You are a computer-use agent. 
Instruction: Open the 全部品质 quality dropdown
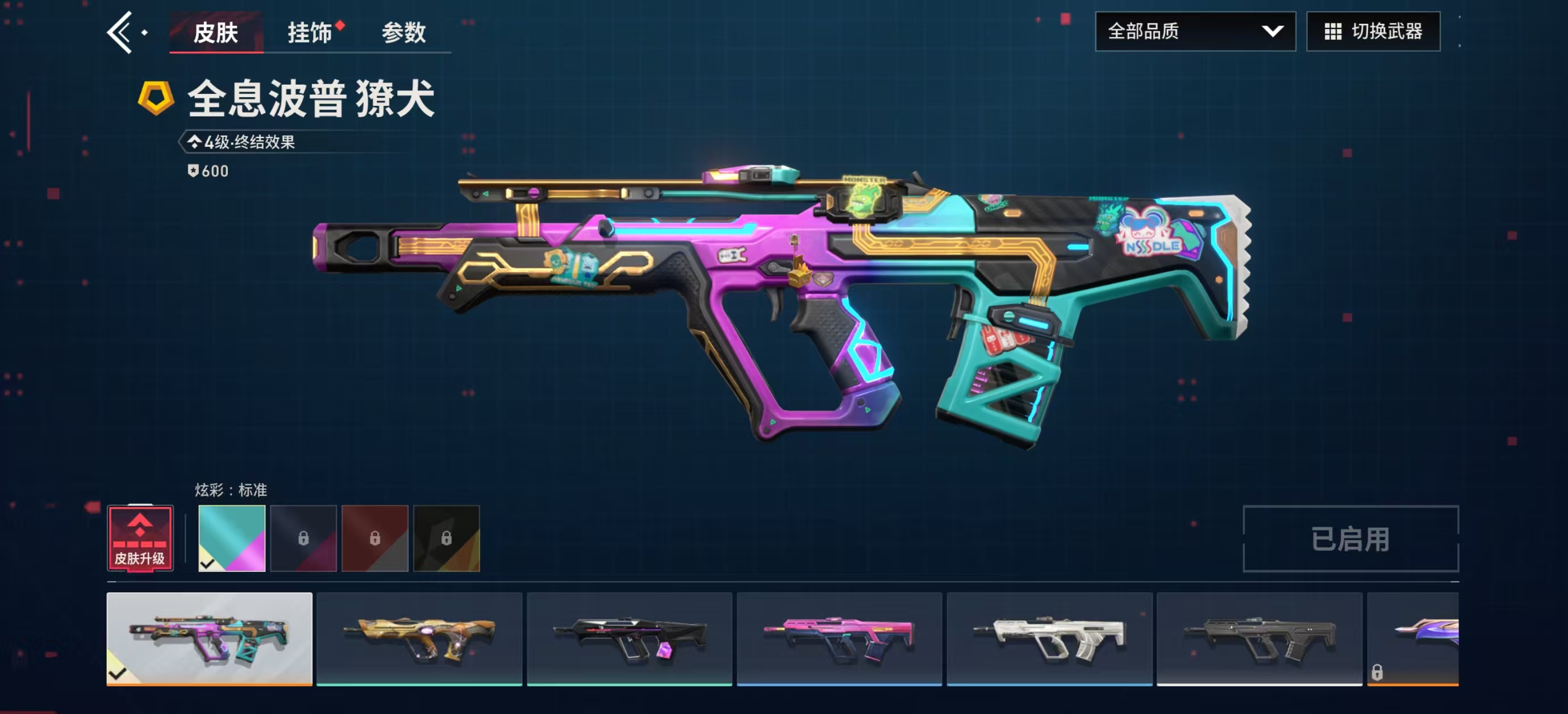click(x=1194, y=32)
